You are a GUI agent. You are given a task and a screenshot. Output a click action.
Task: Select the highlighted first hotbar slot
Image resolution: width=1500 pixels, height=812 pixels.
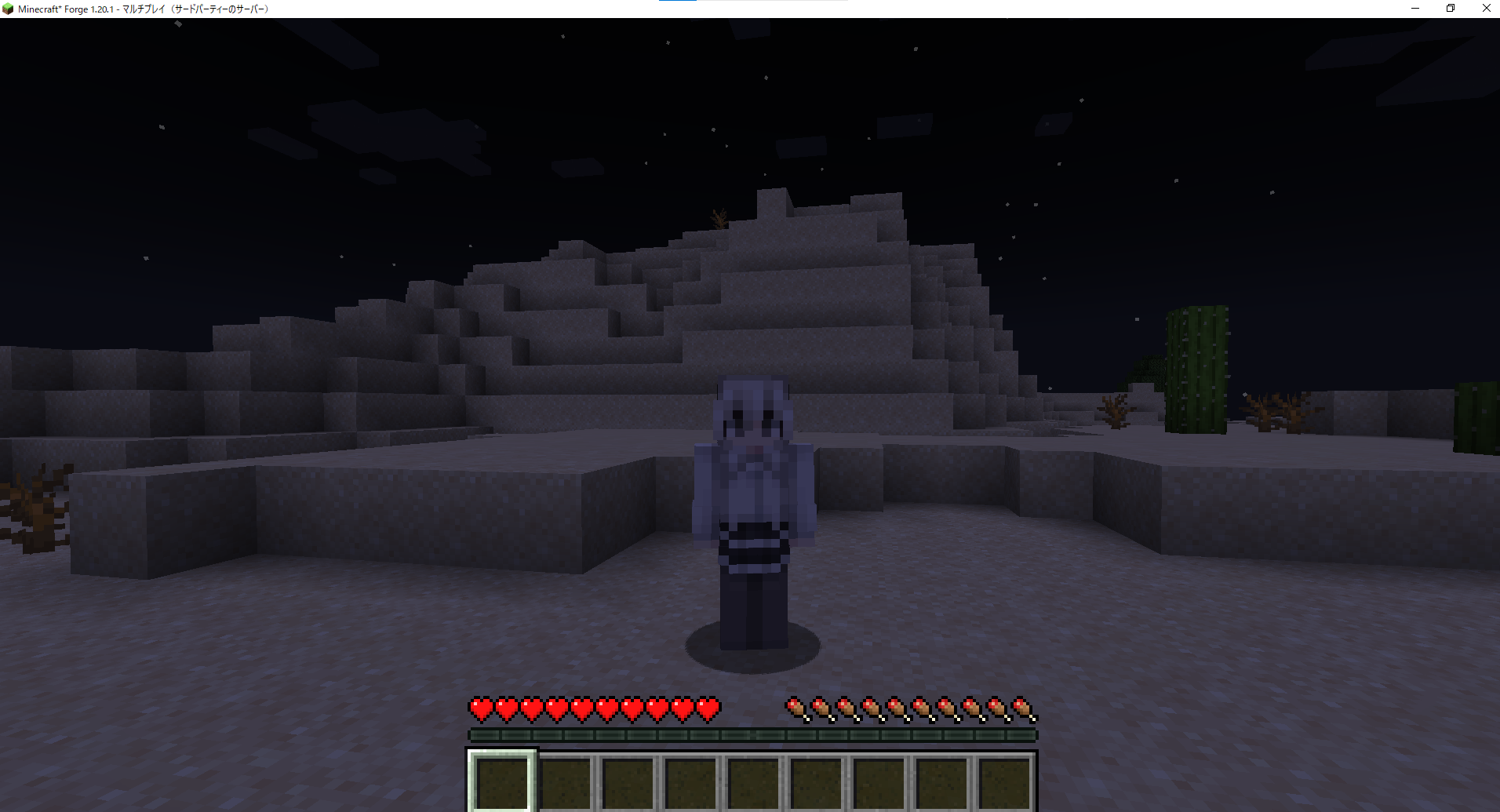click(x=502, y=781)
